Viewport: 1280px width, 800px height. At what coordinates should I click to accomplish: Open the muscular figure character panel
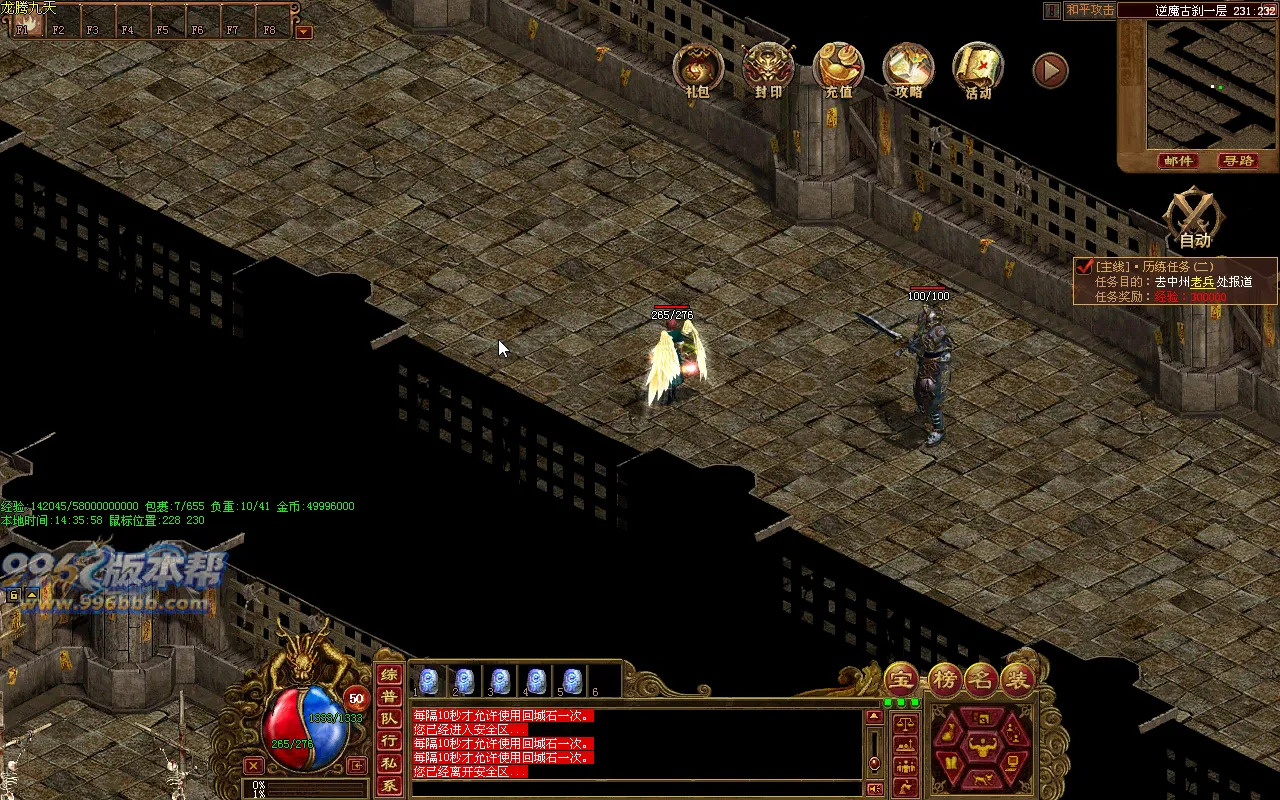pyautogui.click(x=984, y=745)
